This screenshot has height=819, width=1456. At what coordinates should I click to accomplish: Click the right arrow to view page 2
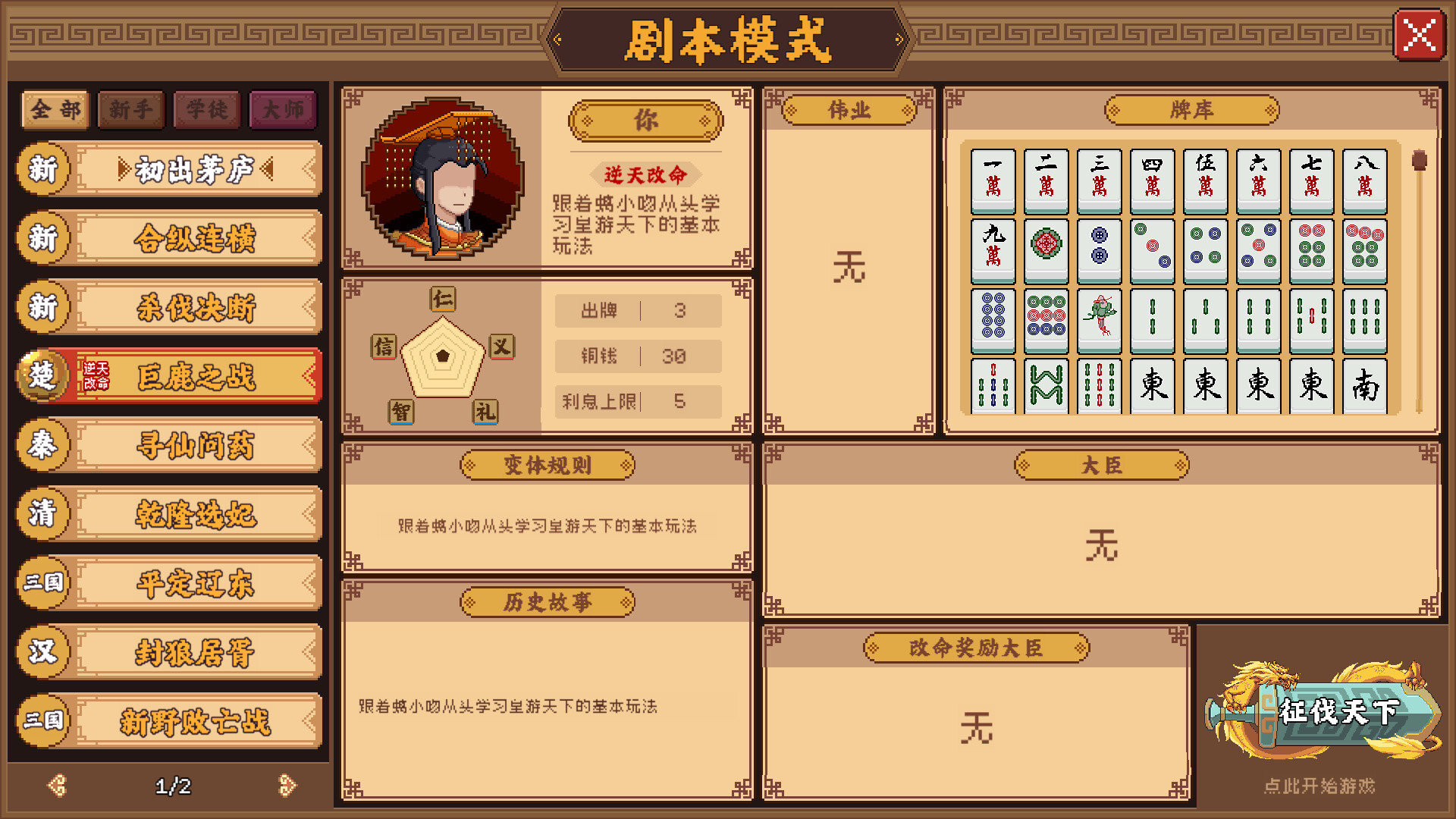[x=286, y=786]
